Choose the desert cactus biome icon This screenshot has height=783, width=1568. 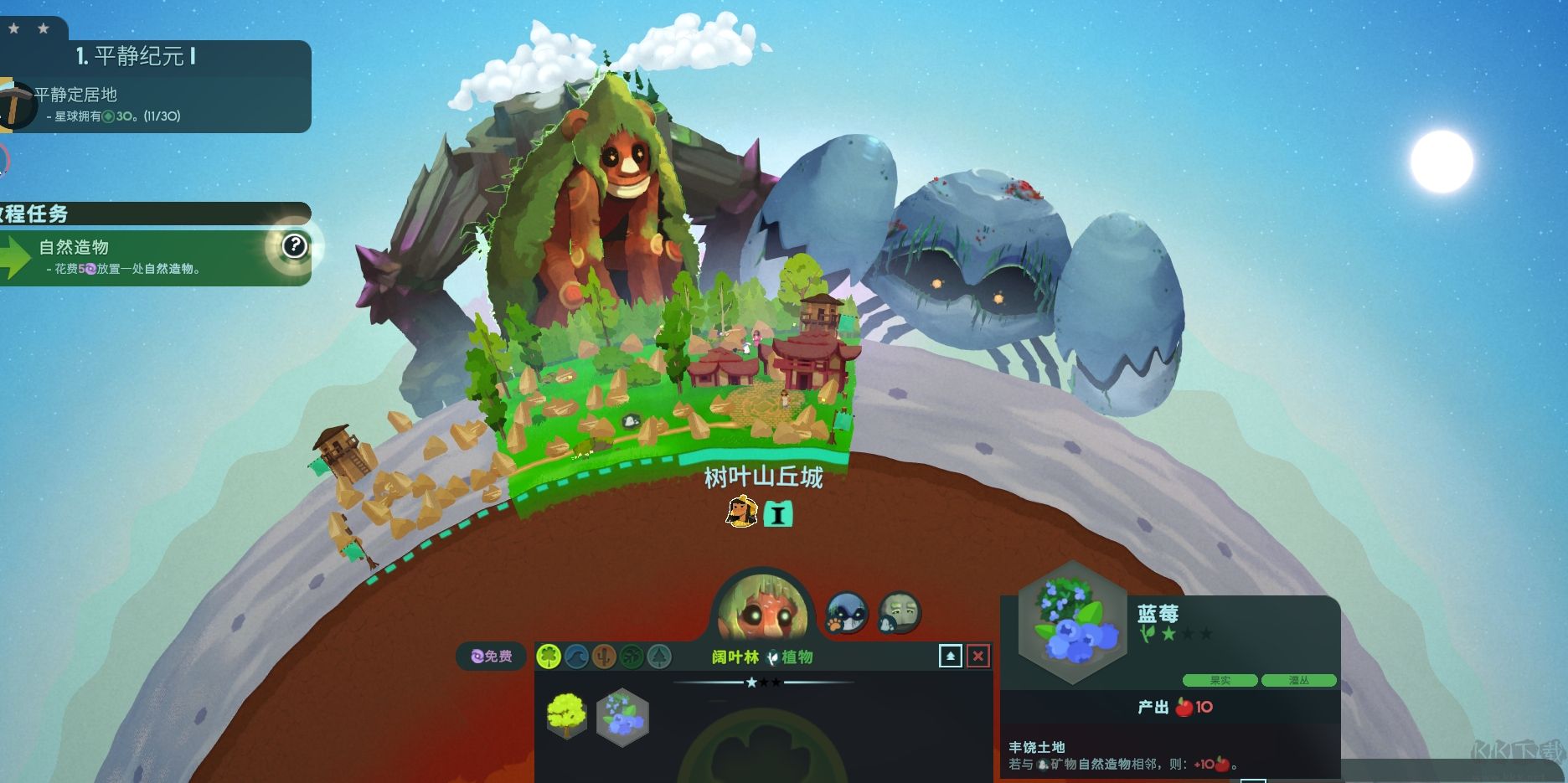pyautogui.click(x=602, y=656)
